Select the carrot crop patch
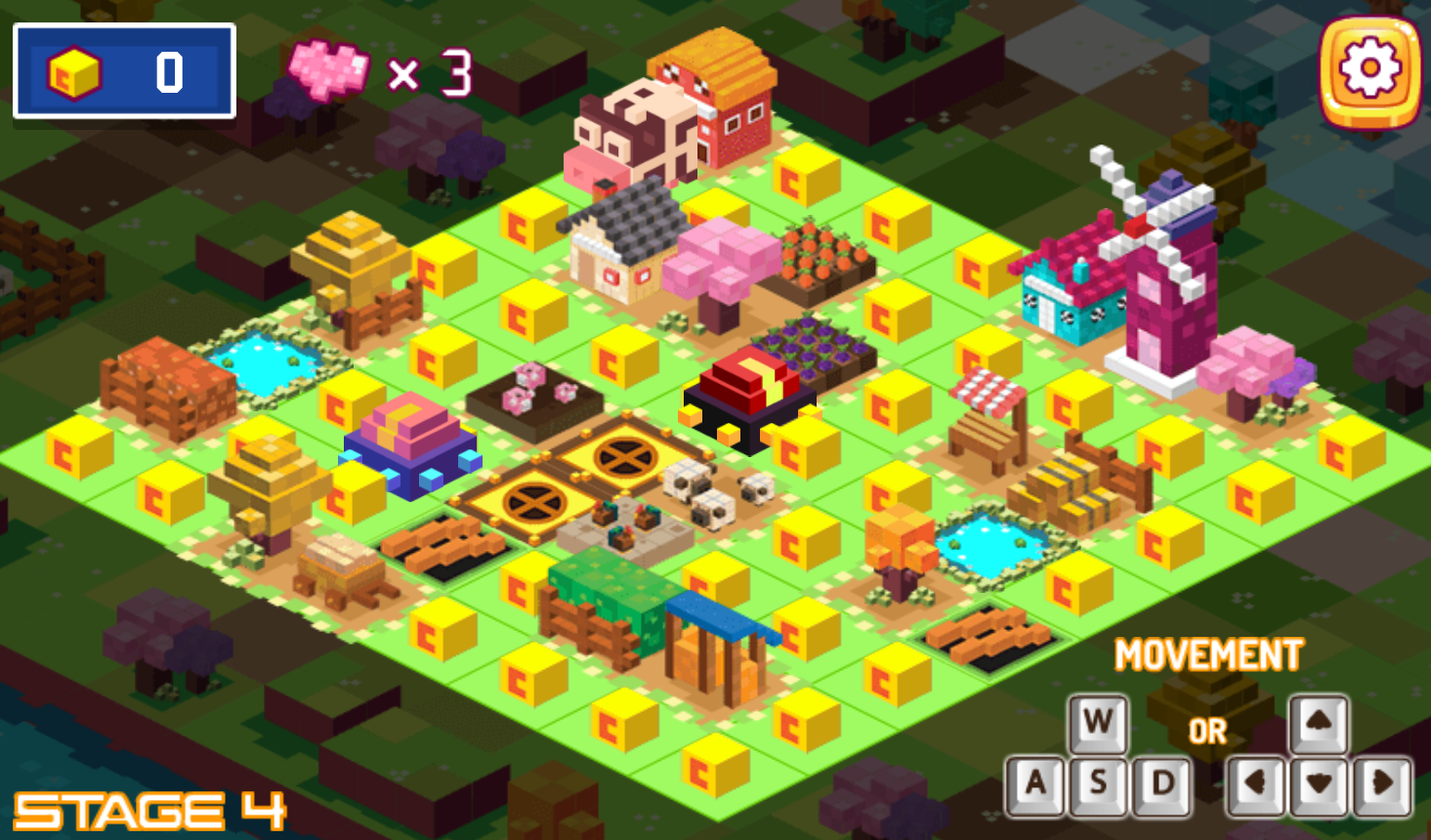Screen dimensions: 1431x840 (x=821, y=254)
